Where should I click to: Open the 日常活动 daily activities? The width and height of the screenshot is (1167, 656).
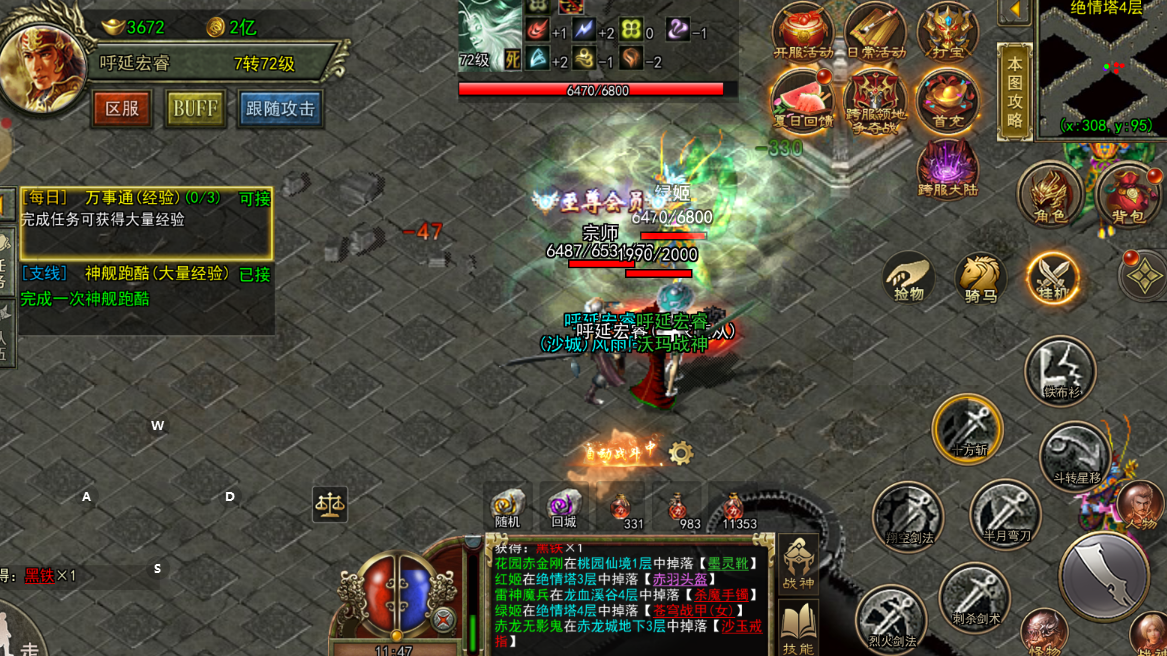(875, 33)
